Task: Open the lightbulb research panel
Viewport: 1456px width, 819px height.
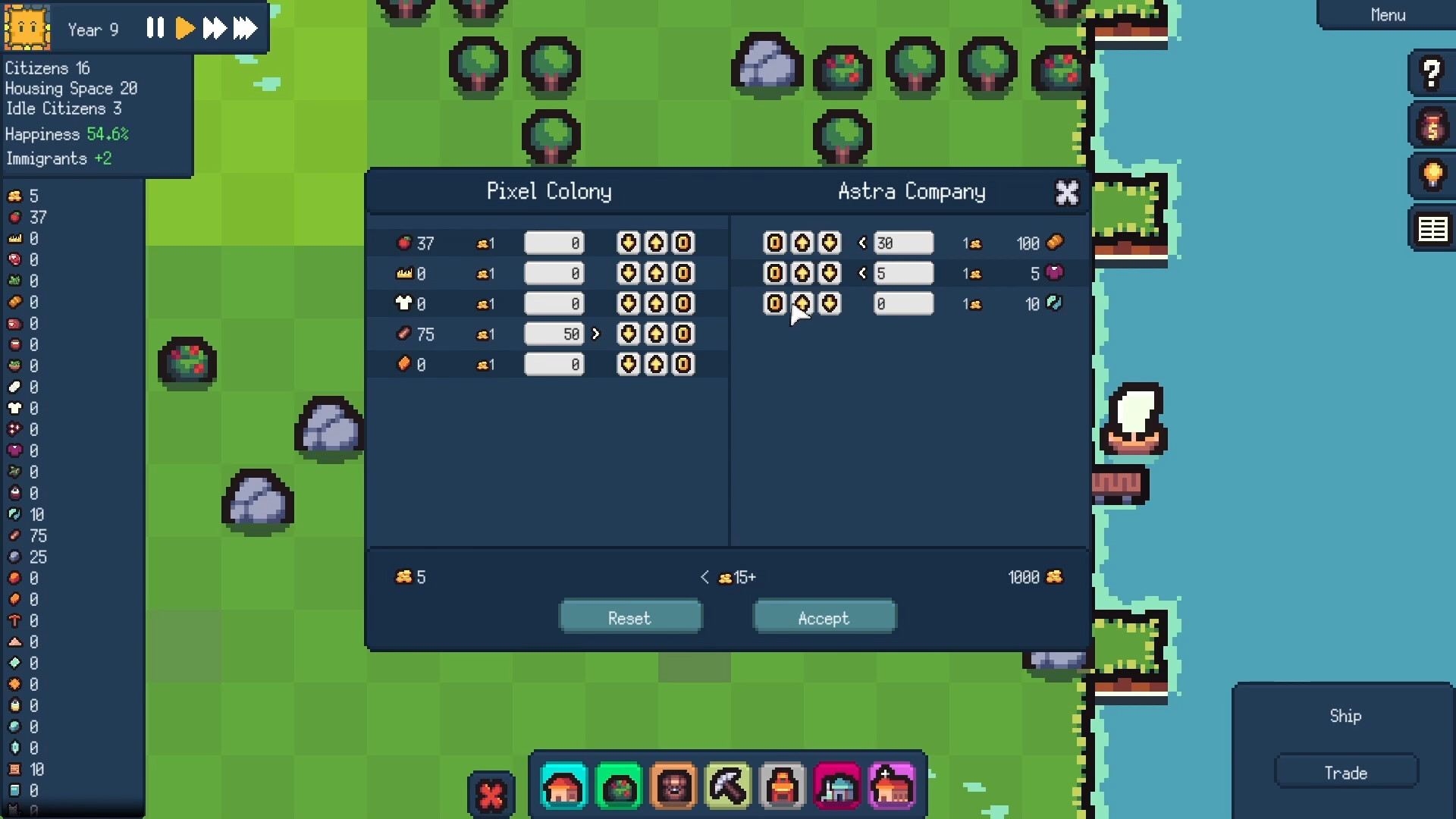Action: coord(1432,176)
